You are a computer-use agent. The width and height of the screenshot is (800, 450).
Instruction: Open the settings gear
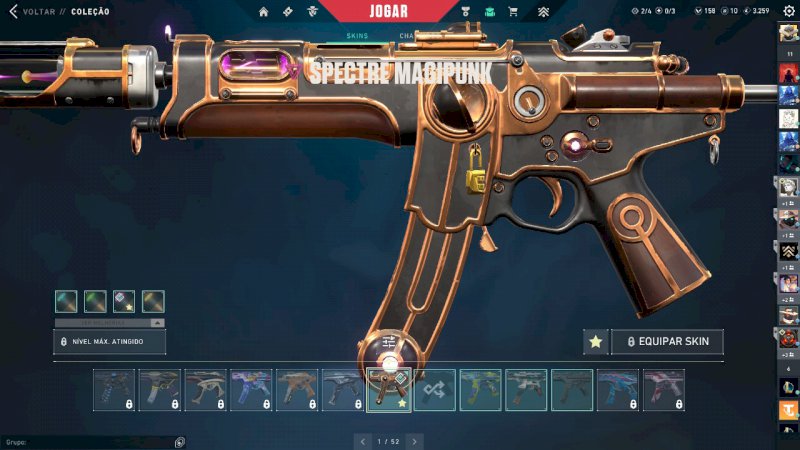[788, 11]
